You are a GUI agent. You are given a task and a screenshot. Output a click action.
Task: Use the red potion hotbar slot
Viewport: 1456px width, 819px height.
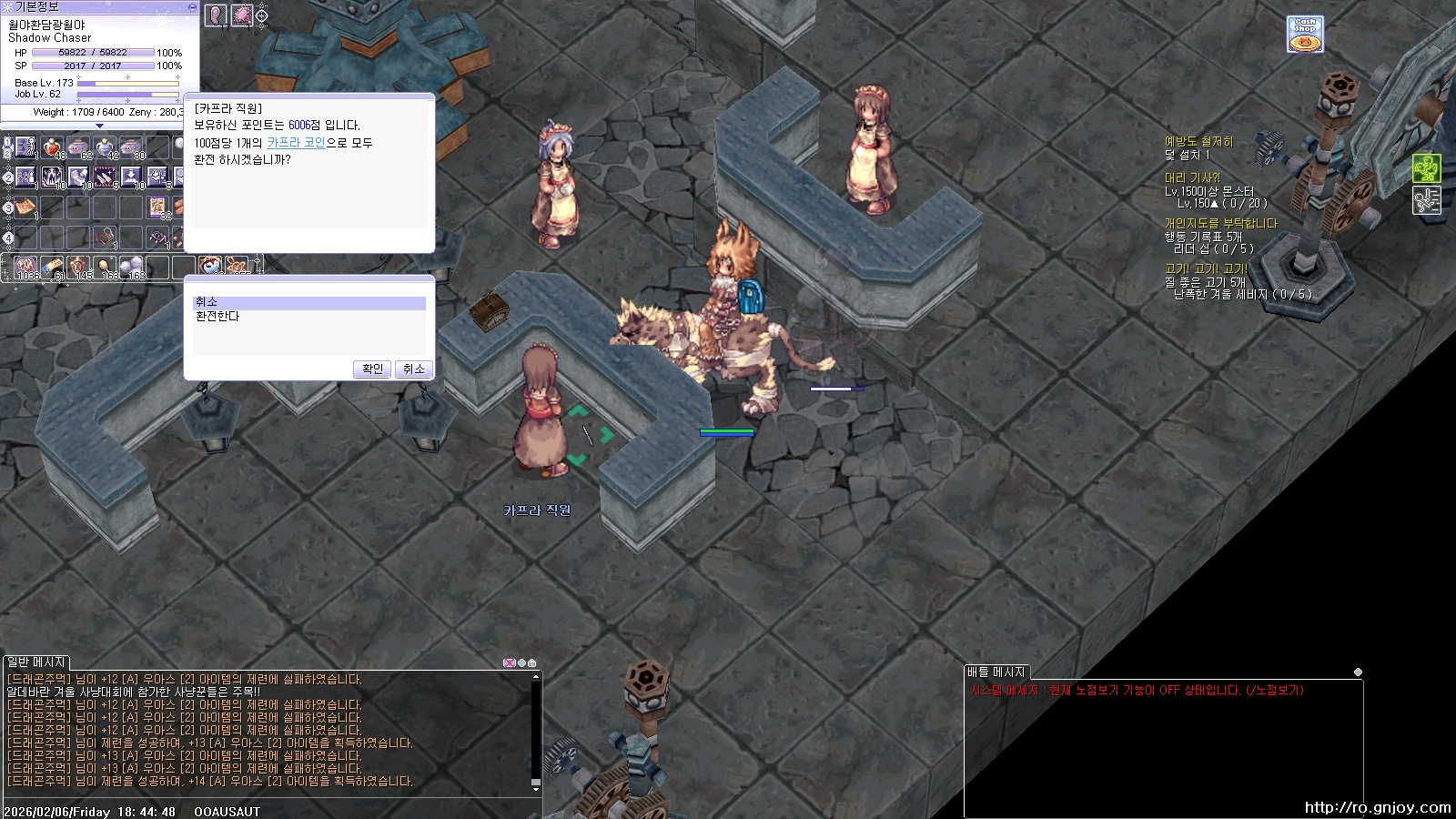[x=52, y=147]
